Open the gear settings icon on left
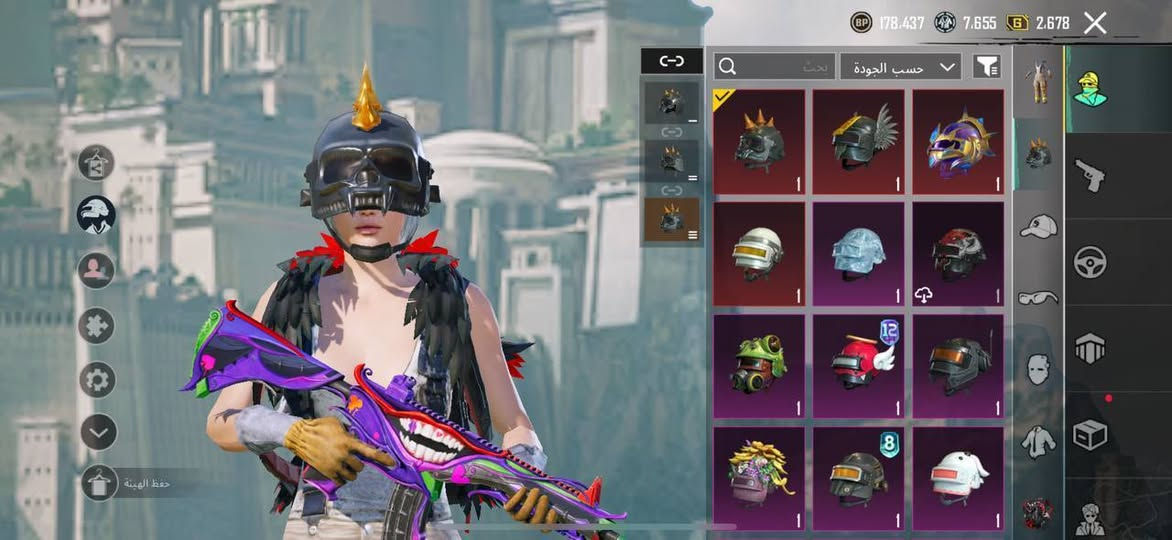This screenshot has height=540, width=1172. (97, 380)
